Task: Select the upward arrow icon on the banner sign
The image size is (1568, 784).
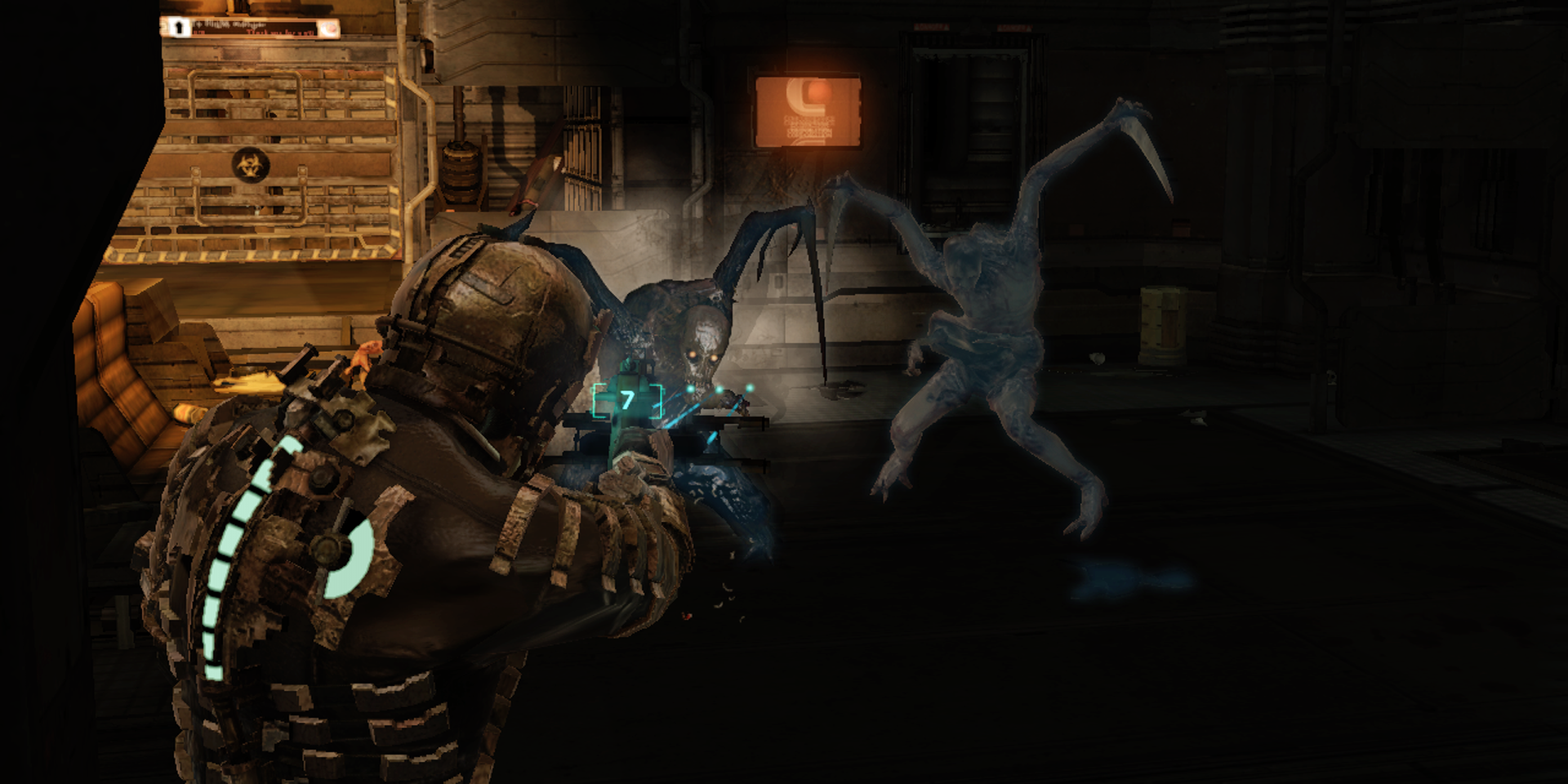Action: [180, 27]
